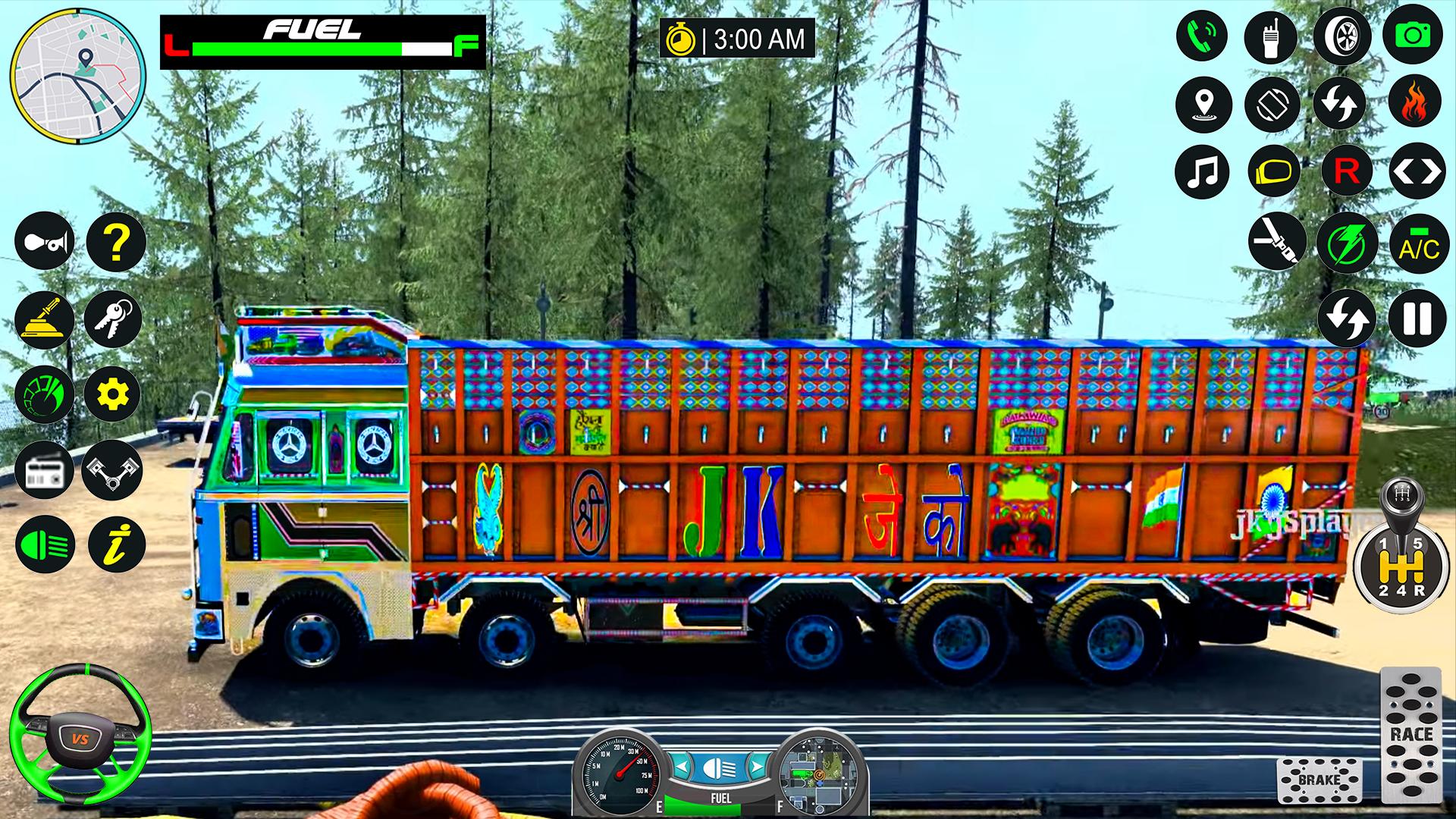This screenshot has width=1456, height=819.
Task: Take a screenshot with camera button
Action: [x=1412, y=36]
